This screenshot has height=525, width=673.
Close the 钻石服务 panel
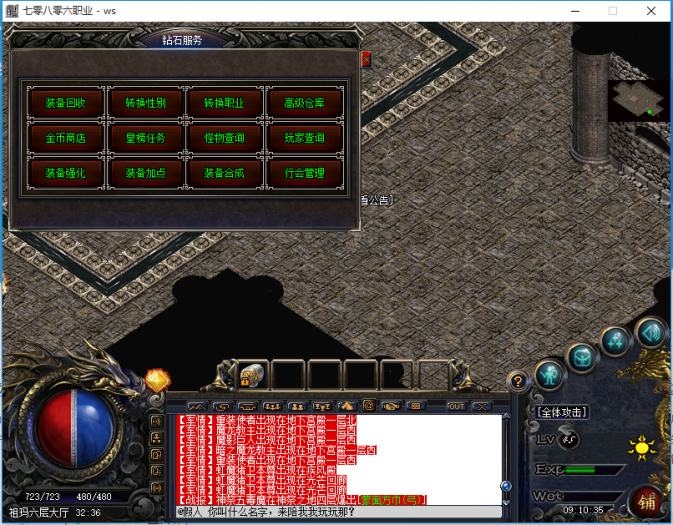point(365,59)
